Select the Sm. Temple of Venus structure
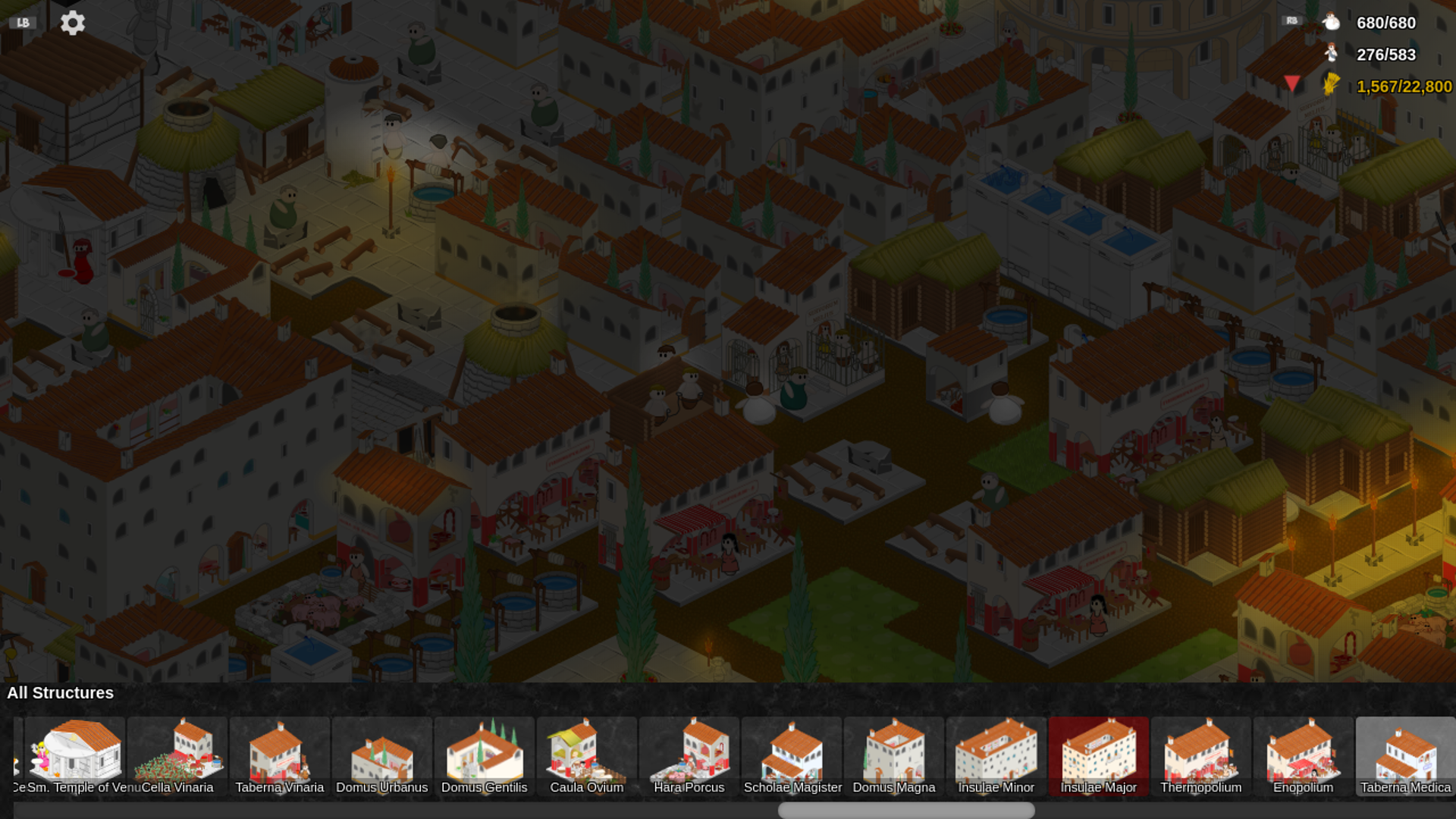 click(x=75, y=756)
